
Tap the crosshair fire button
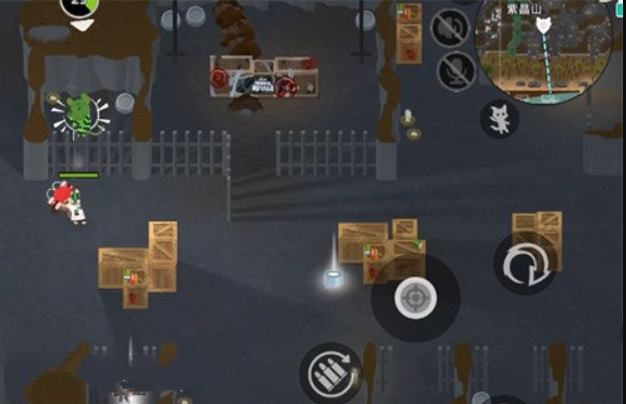click(x=413, y=297)
